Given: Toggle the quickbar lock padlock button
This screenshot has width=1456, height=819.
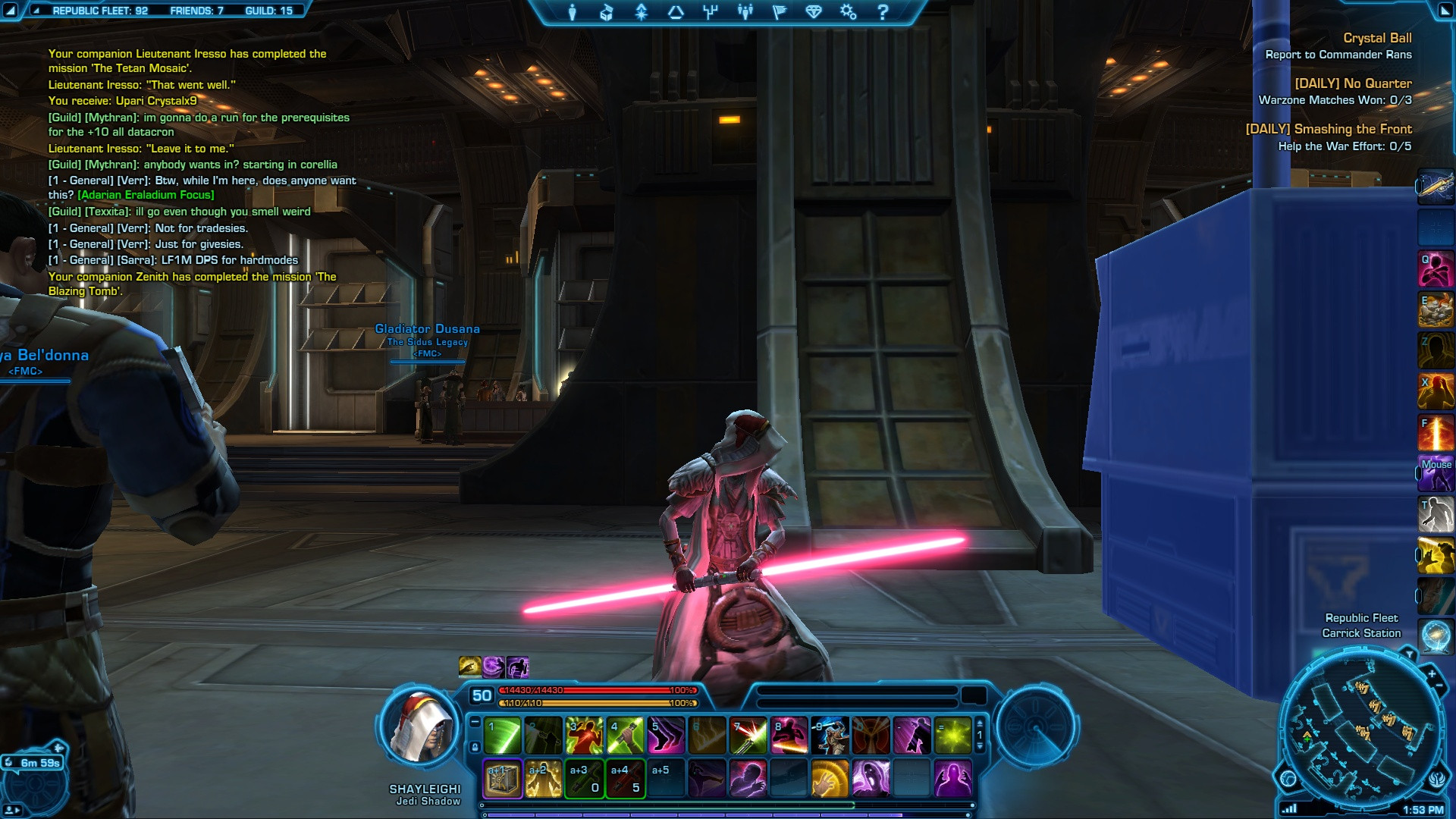Looking at the screenshot, I should [475, 747].
